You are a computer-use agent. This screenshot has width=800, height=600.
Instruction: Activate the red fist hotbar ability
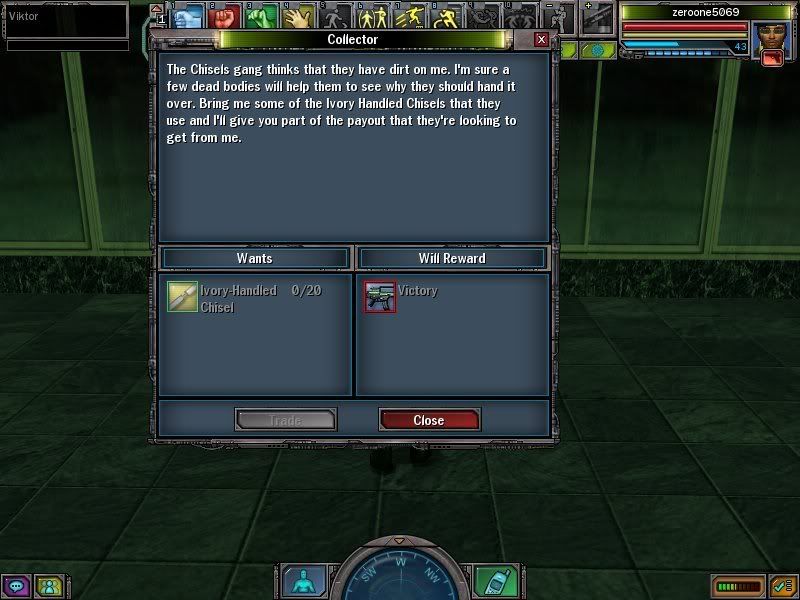click(x=225, y=18)
